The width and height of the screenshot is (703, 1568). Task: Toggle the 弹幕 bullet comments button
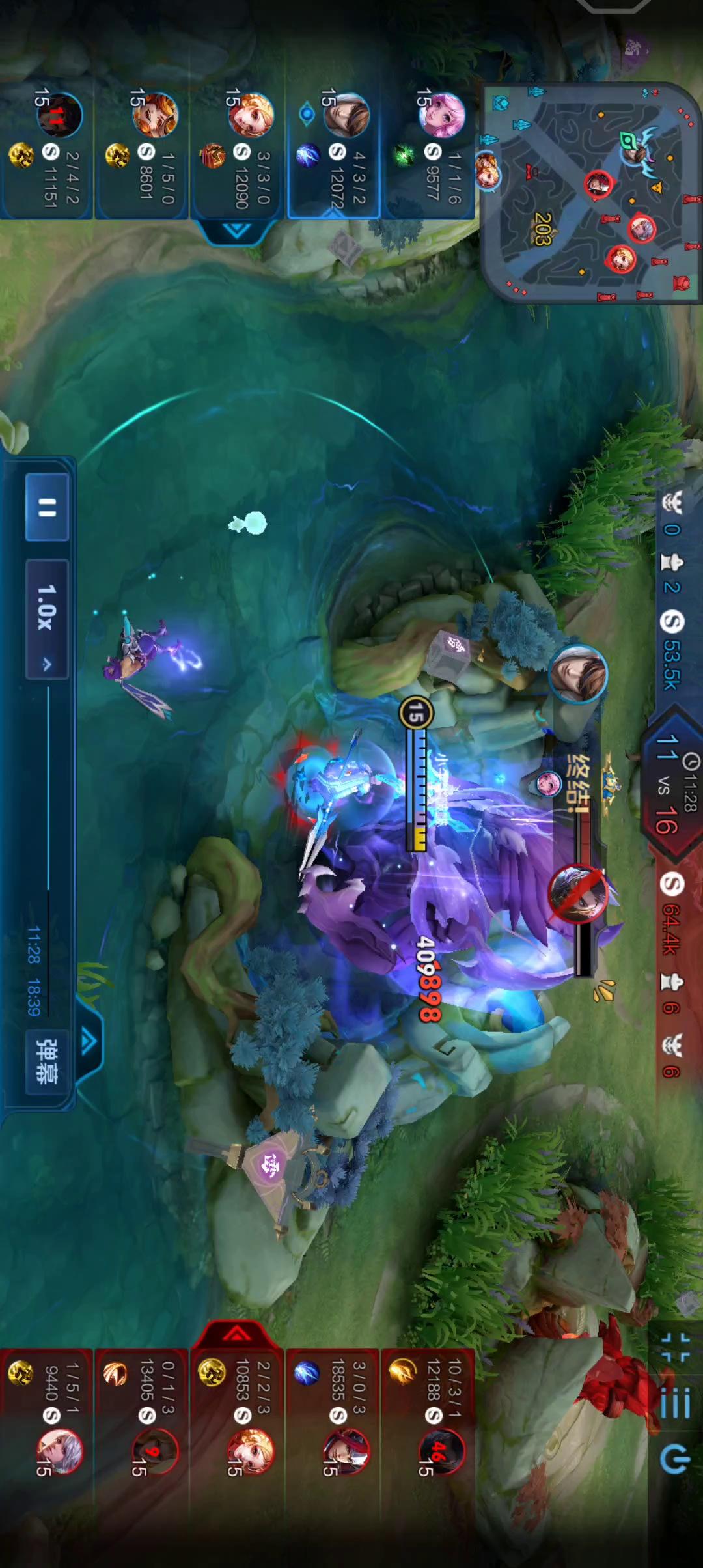coord(47,1060)
